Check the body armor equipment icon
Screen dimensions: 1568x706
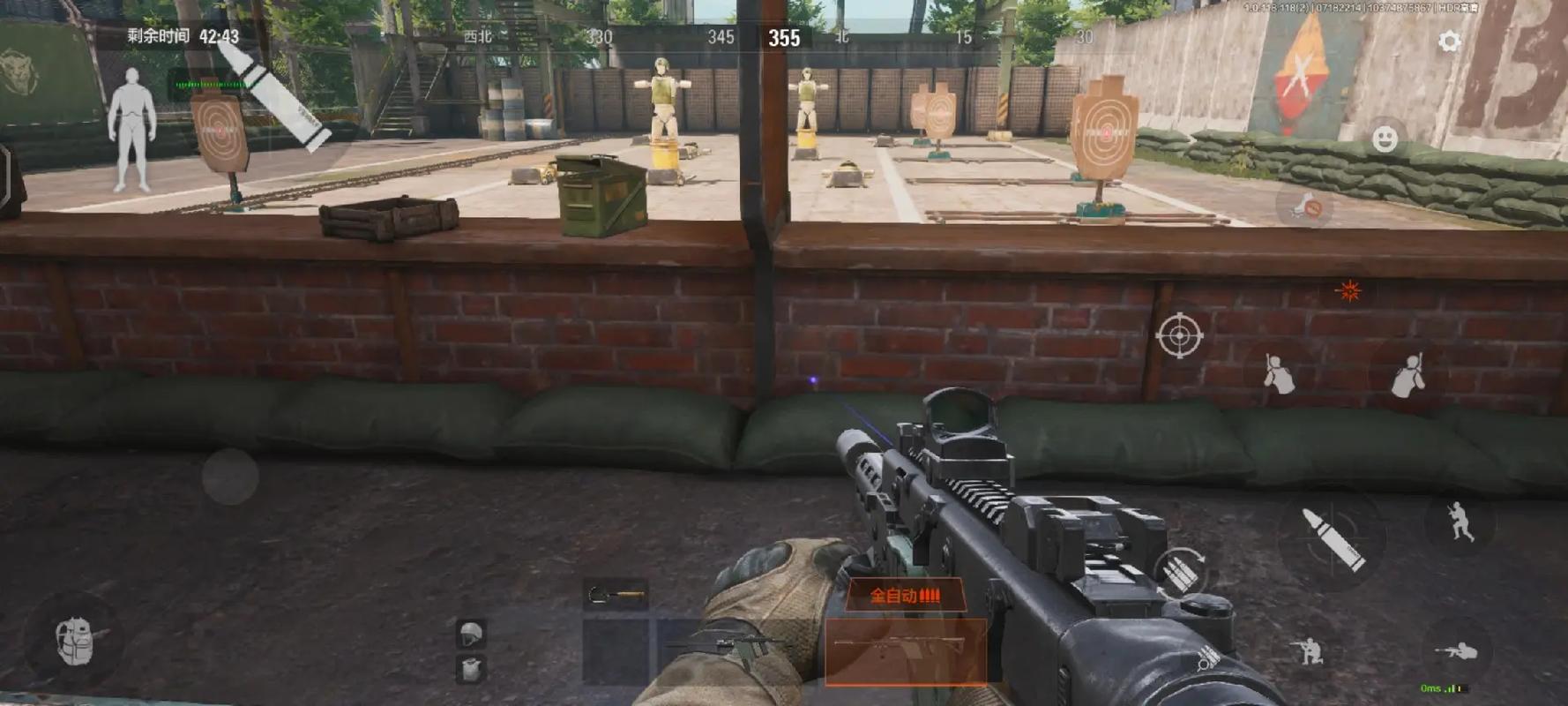(x=471, y=668)
